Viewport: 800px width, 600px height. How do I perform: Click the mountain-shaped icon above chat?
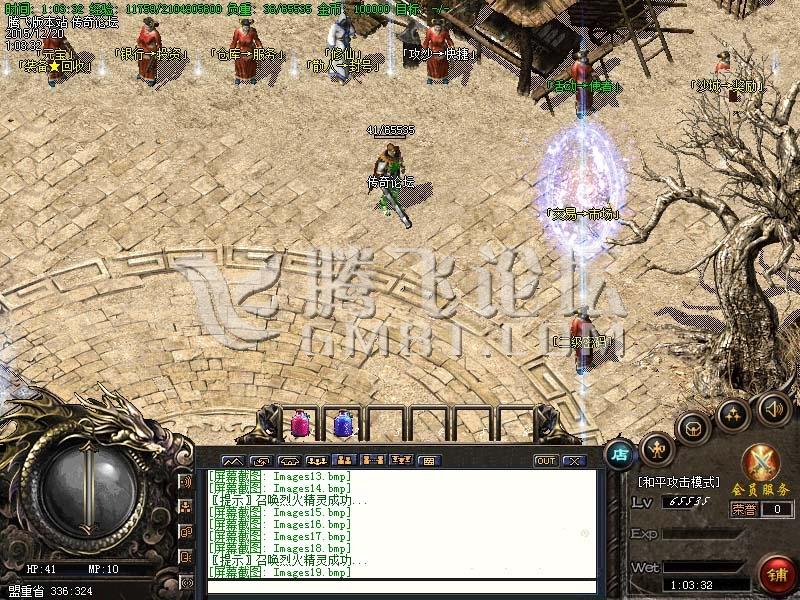coord(232,461)
